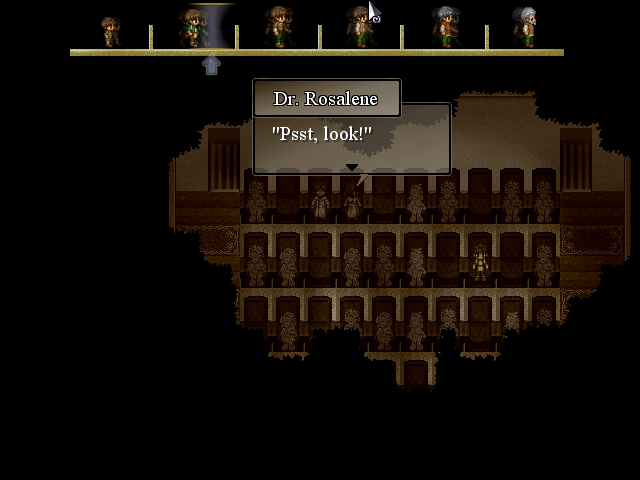Image resolution: width=640 pixels, height=480 pixels.
Task: Select the youngest child stage on the timeline
Action: 111,31
